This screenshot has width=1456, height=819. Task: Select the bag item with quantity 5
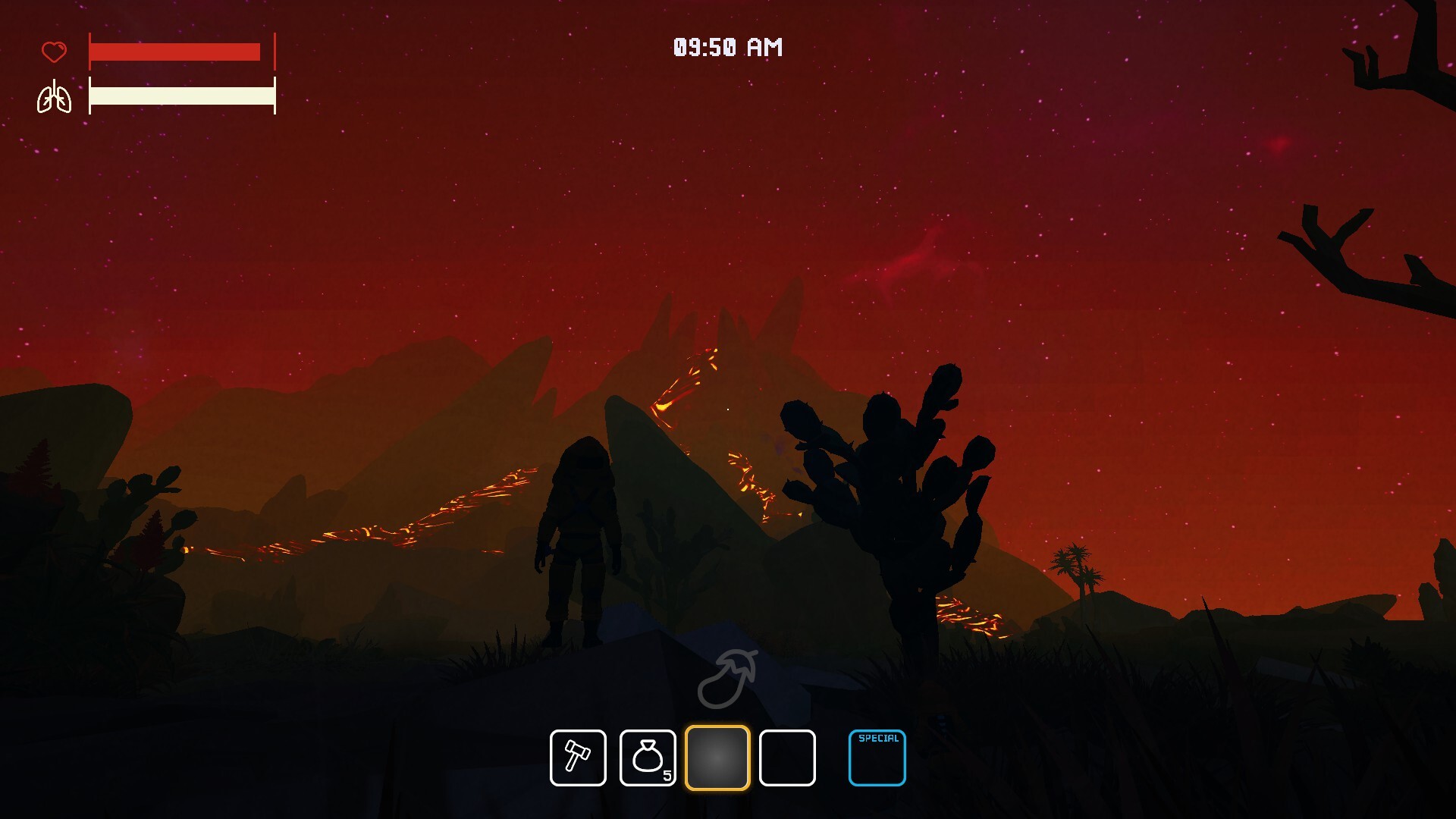[x=648, y=758]
